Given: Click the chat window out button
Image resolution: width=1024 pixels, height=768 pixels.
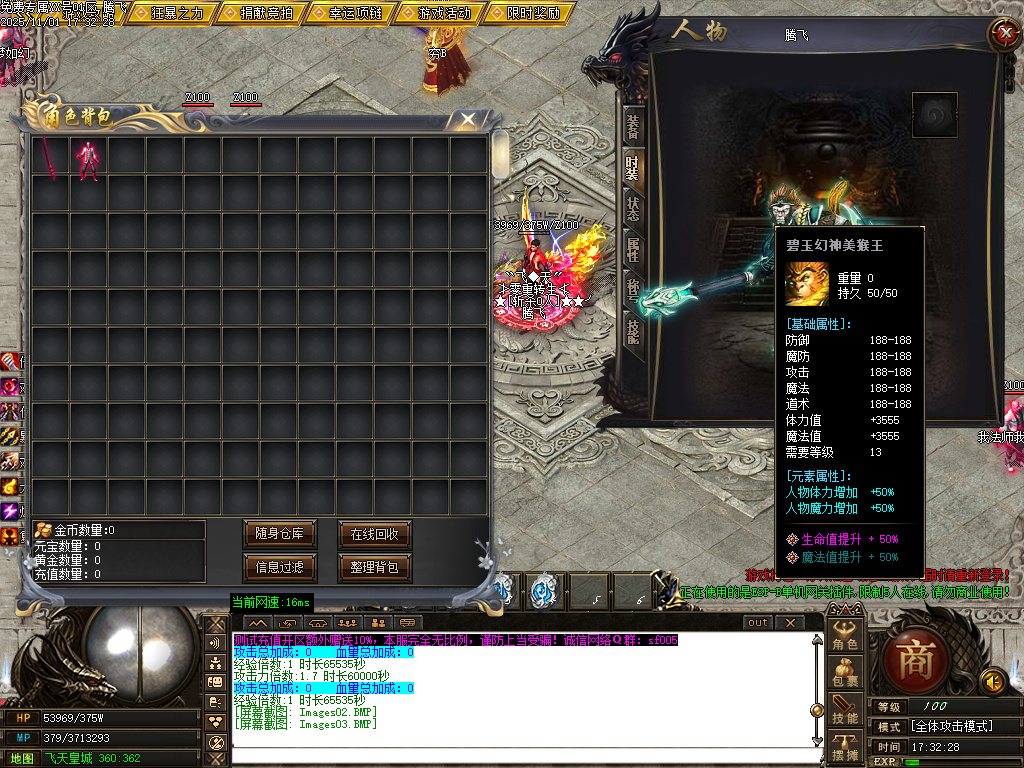Looking at the screenshot, I should 759,622.
